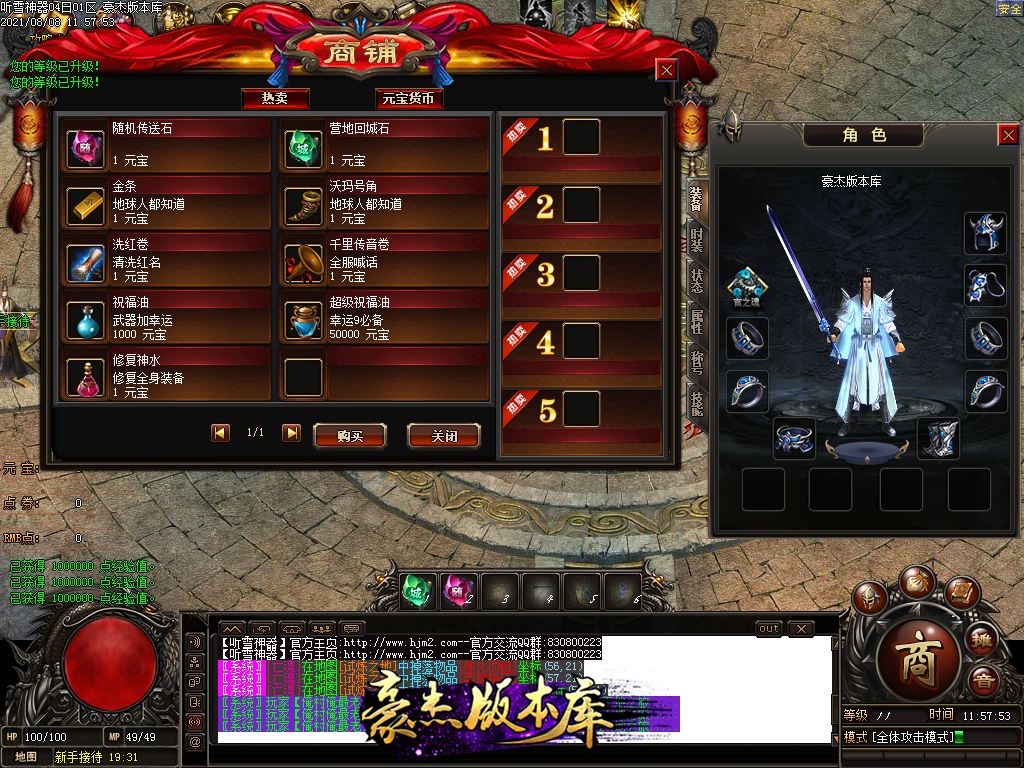Open the 元宝货币 shop tab
1024x768 pixels.
click(409, 98)
